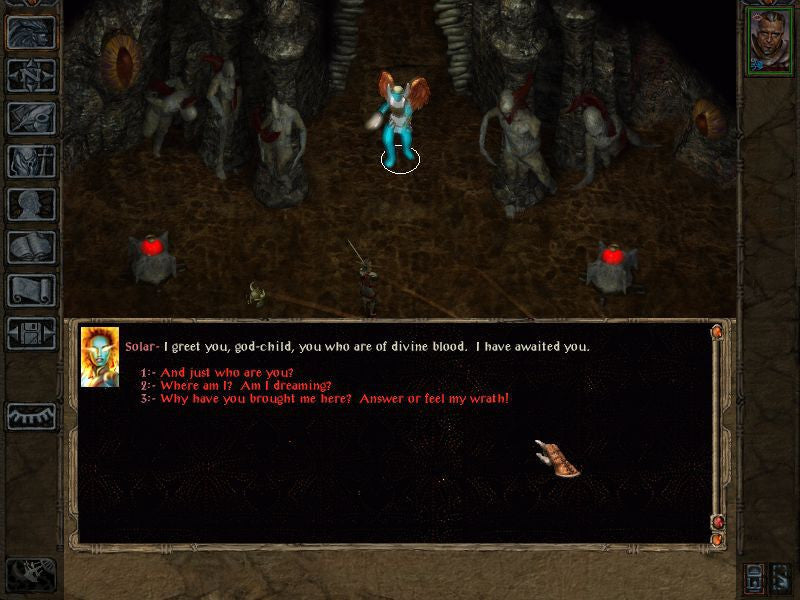The image size is (800, 600).
Task: Click the party member portrait
Action: click(769, 42)
